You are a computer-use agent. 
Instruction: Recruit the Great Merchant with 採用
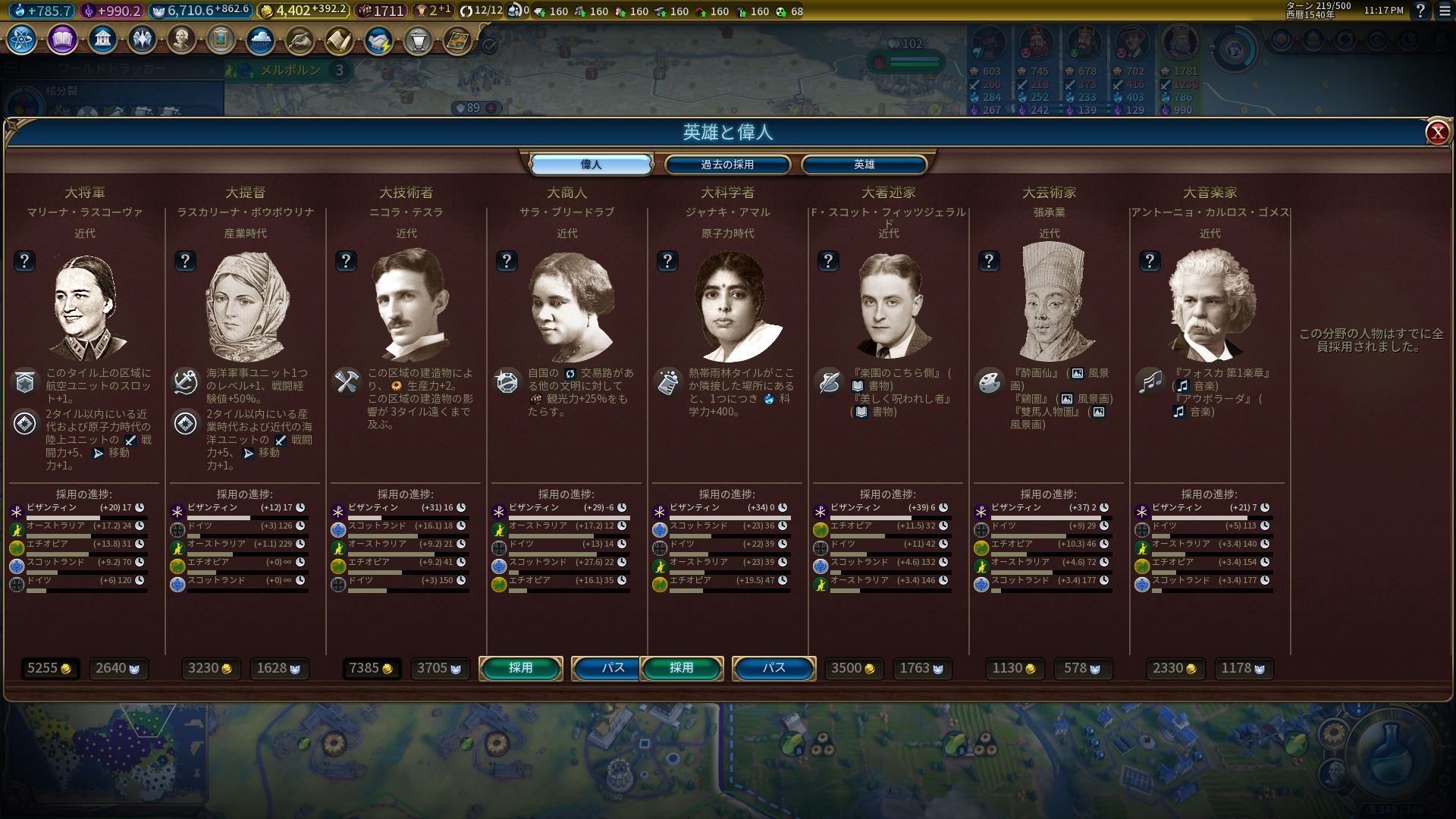click(x=521, y=668)
